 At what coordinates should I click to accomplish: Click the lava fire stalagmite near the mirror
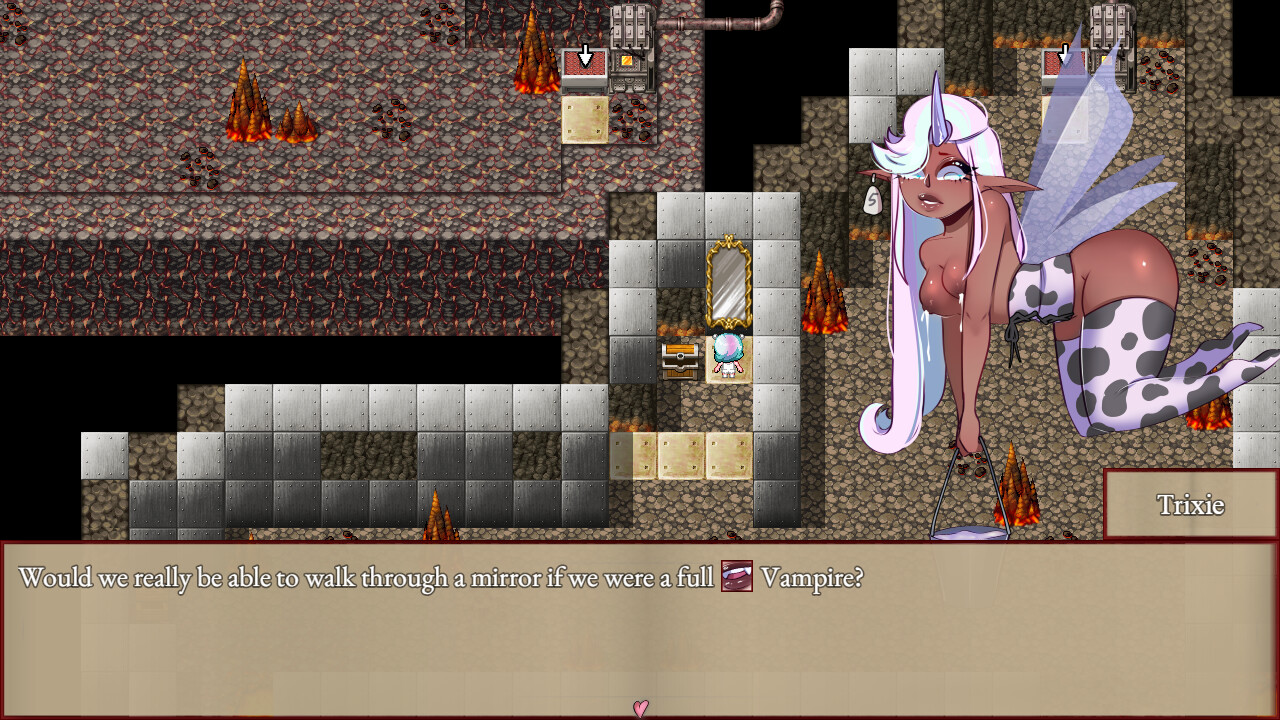coord(823,290)
